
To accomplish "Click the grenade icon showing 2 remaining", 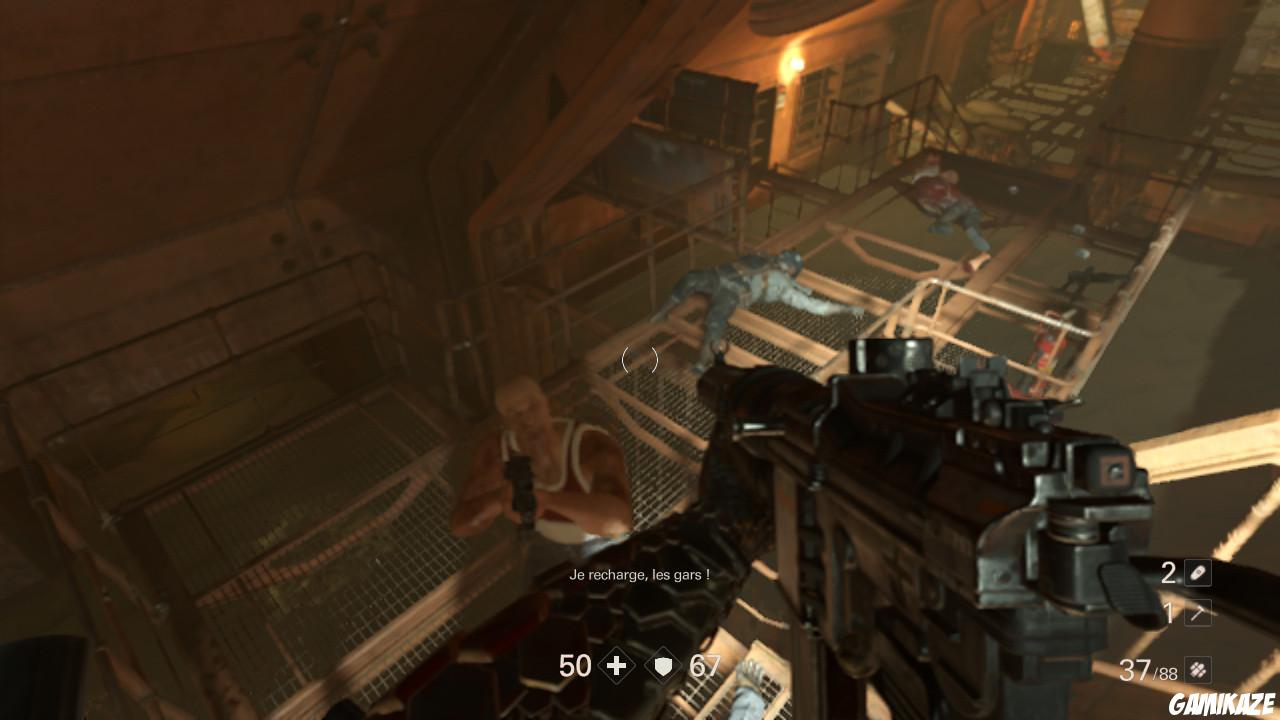I will 1198,573.
